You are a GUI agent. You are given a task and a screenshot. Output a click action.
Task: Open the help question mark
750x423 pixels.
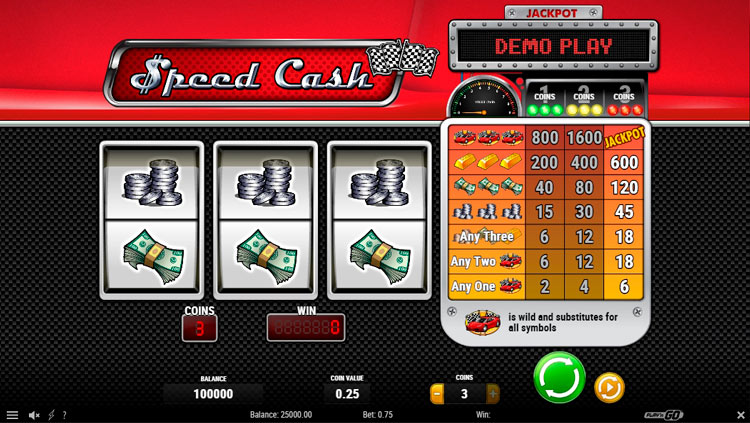pos(64,415)
